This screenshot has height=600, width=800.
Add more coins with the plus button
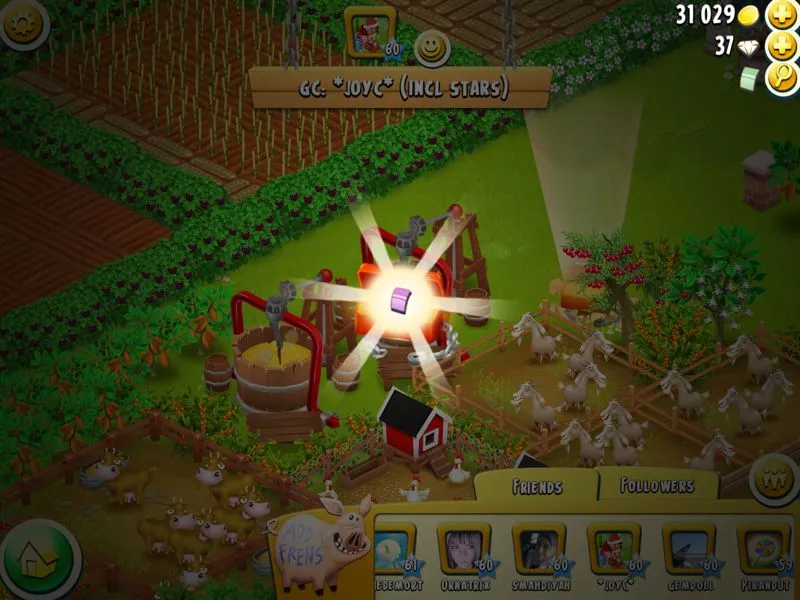[781, 16]
